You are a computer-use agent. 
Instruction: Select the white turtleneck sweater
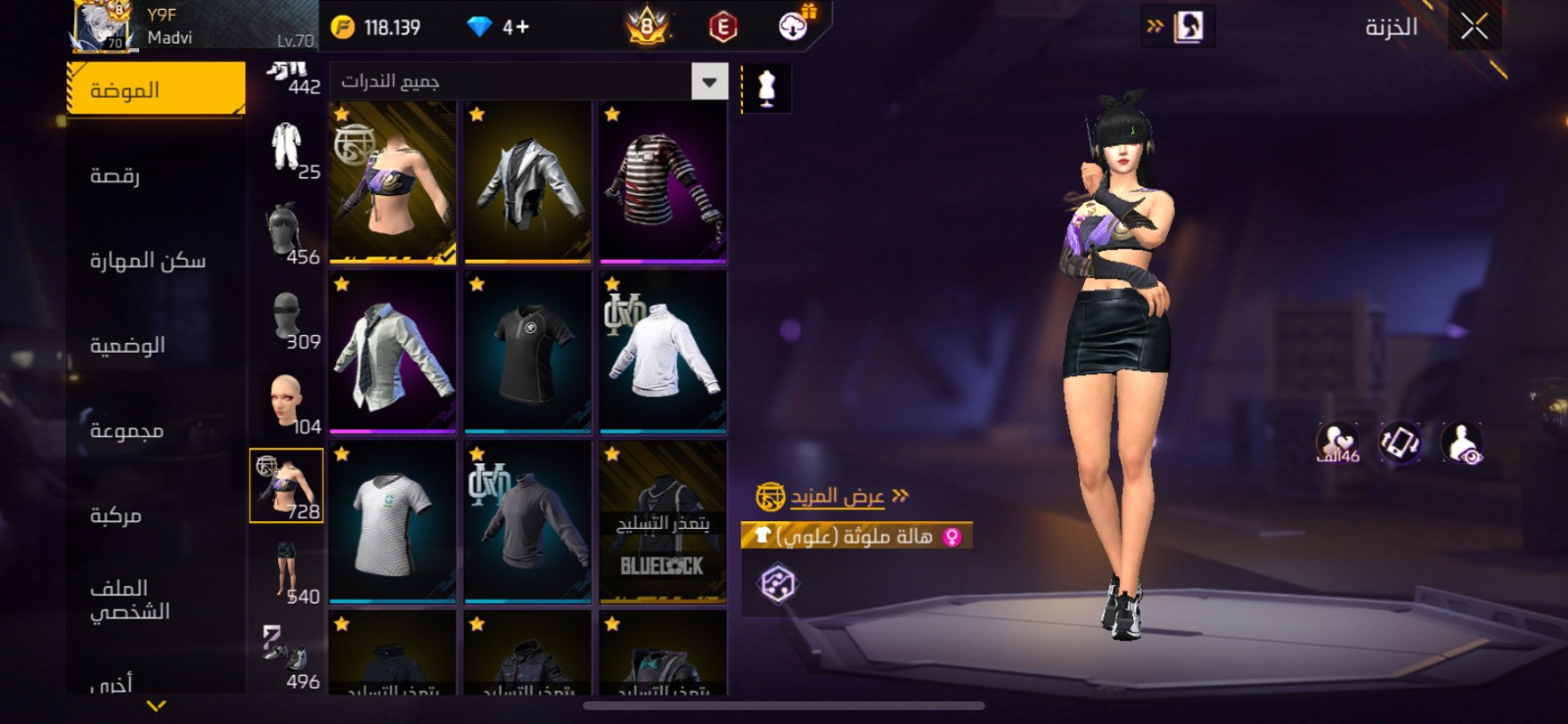[663, 353]
